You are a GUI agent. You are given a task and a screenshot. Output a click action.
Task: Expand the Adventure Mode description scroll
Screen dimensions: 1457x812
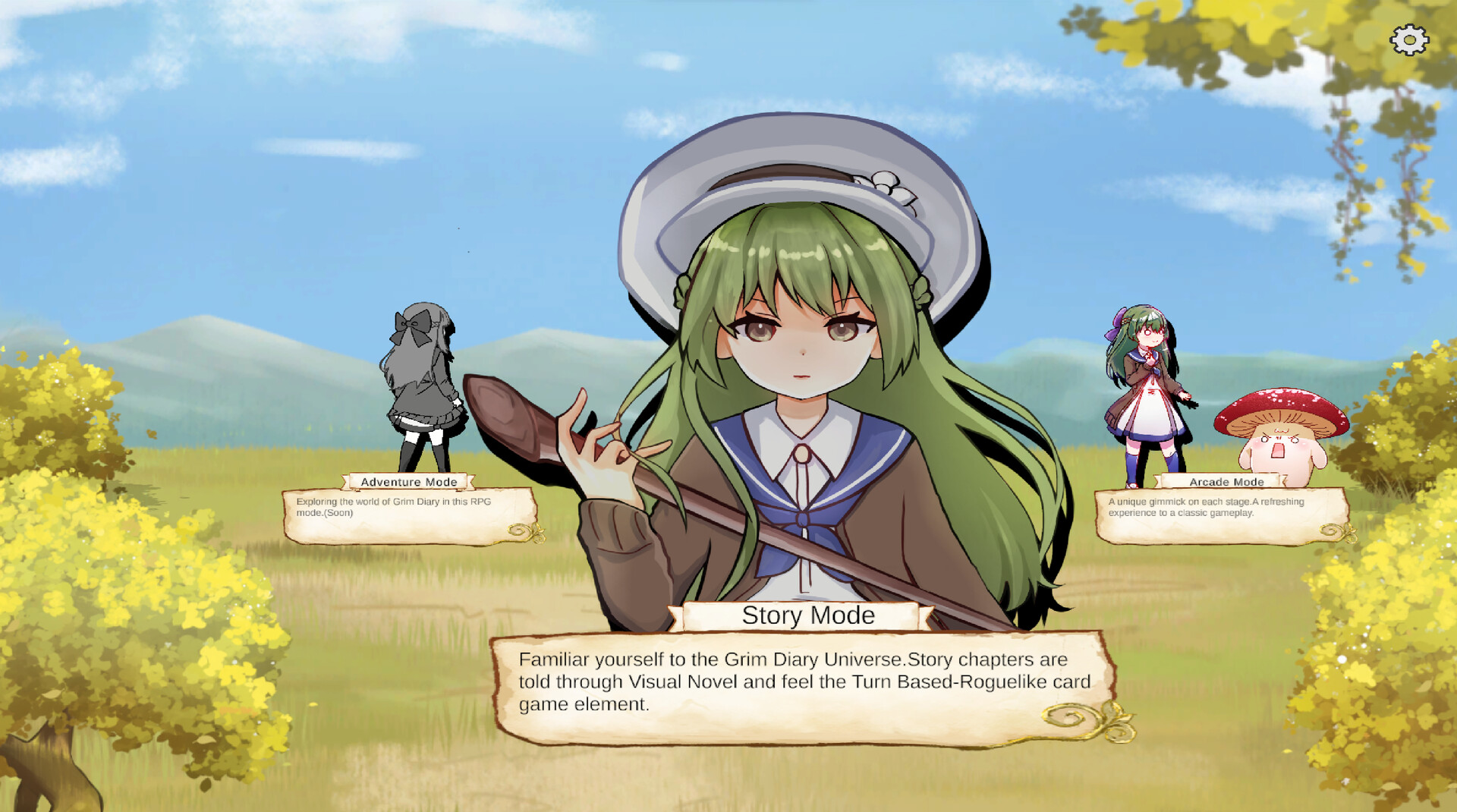(411, 512)
